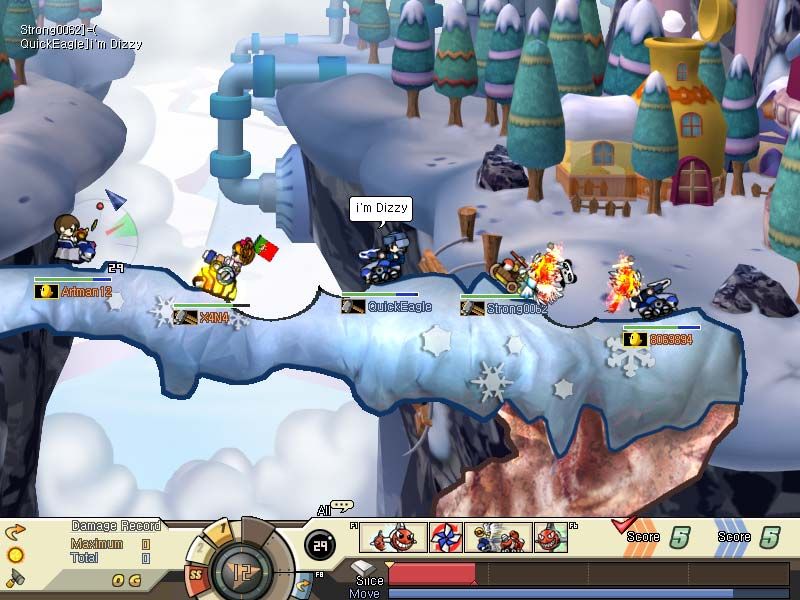Screen dimensions: 800x600
Task: Set shot power on the red Slice bar
Action: (x=432, y=573)
